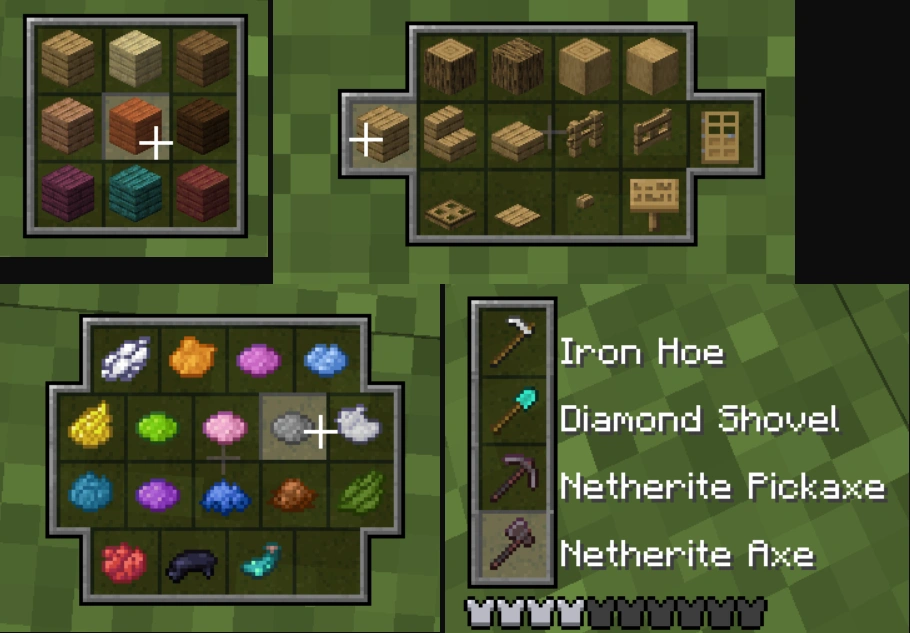The width and height of the screenshot is (910, 633).
Task: Select the orange dye
Action: [191, 356]
